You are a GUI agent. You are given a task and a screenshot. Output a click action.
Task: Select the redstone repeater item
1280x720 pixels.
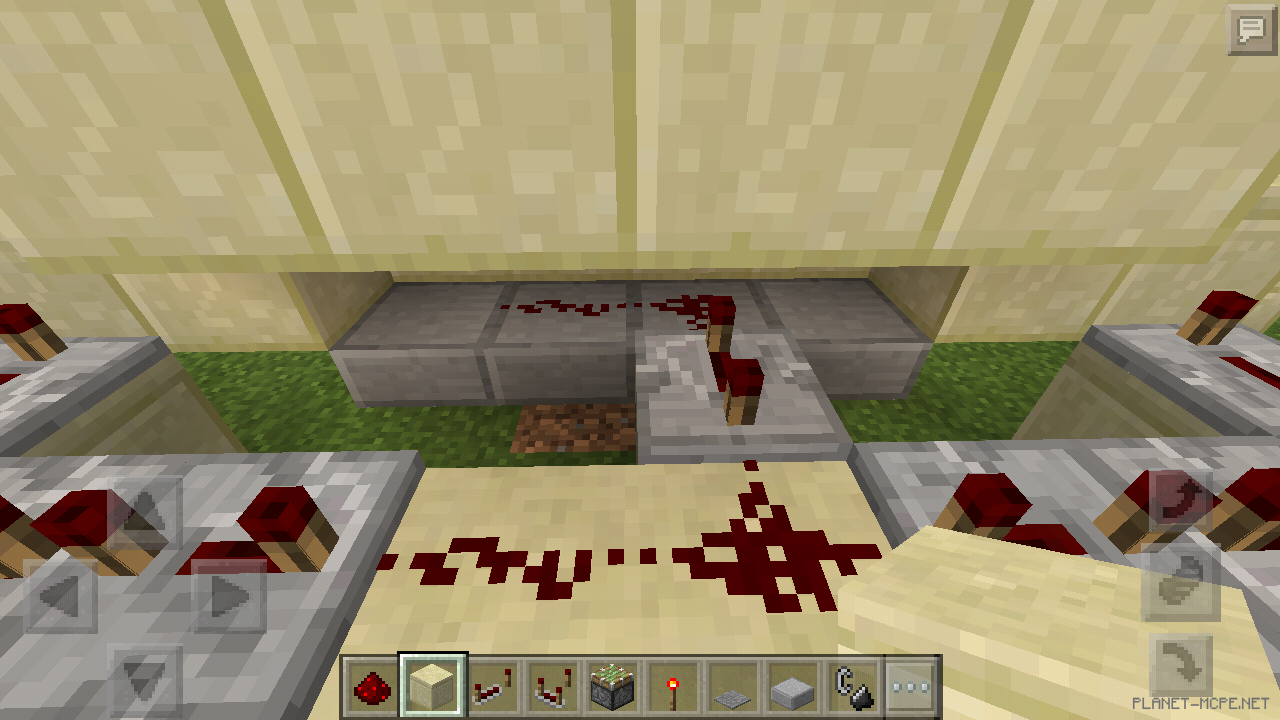click(x=491, y=686)
